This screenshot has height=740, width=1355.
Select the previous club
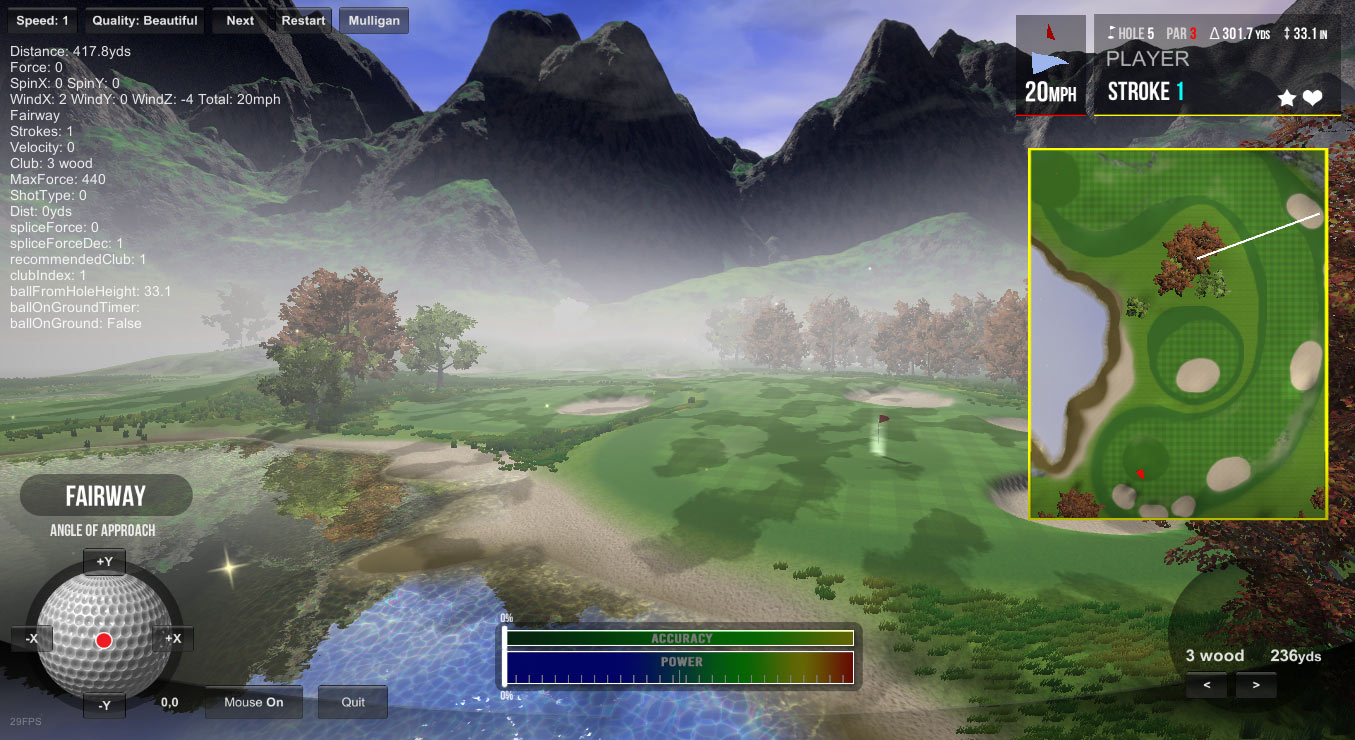coord(1207,686)
